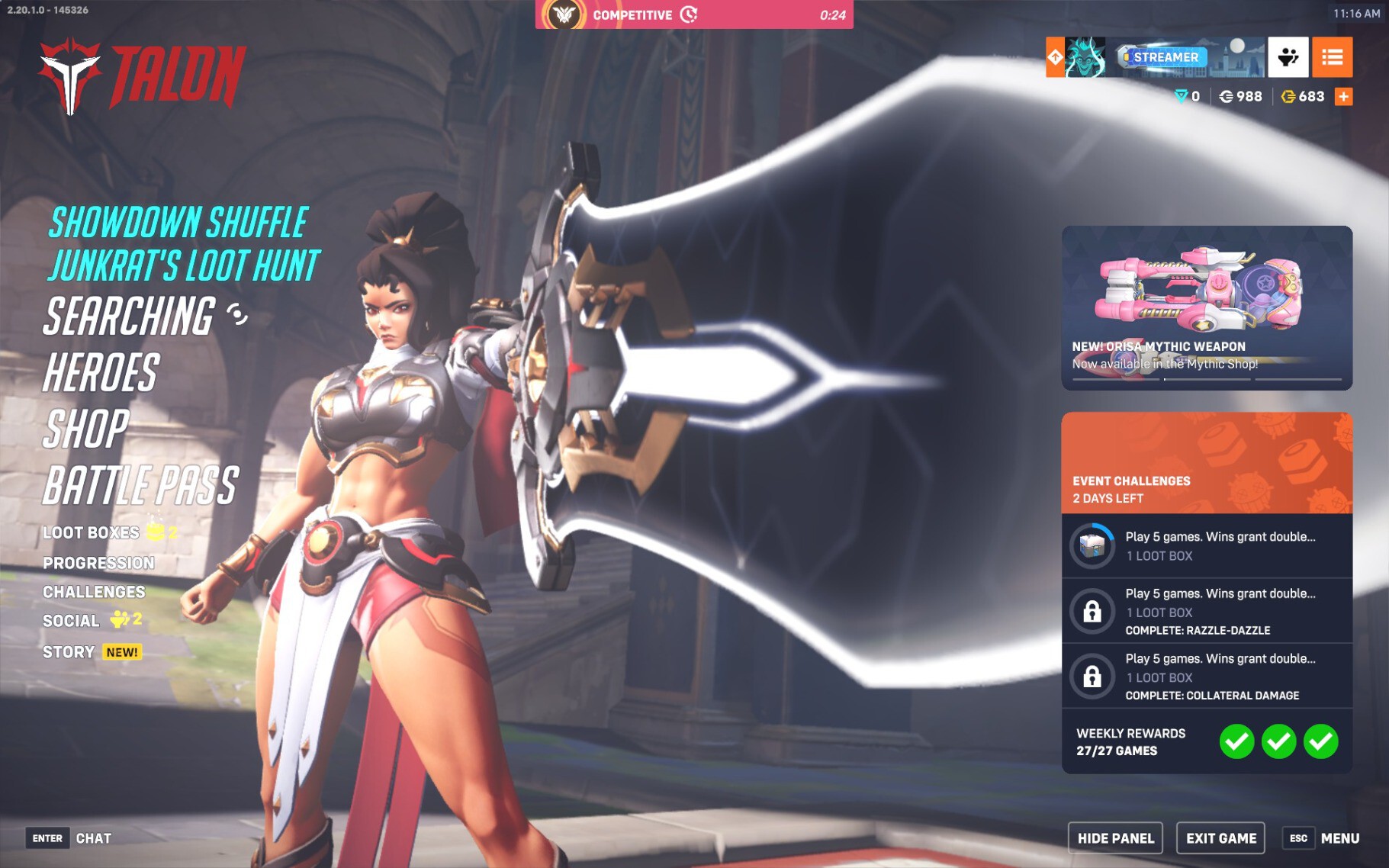This screenshot has width=1389, height=868.
Task: Open the Orisa Mythic Weapon promo
Action: click(1207, 307)
